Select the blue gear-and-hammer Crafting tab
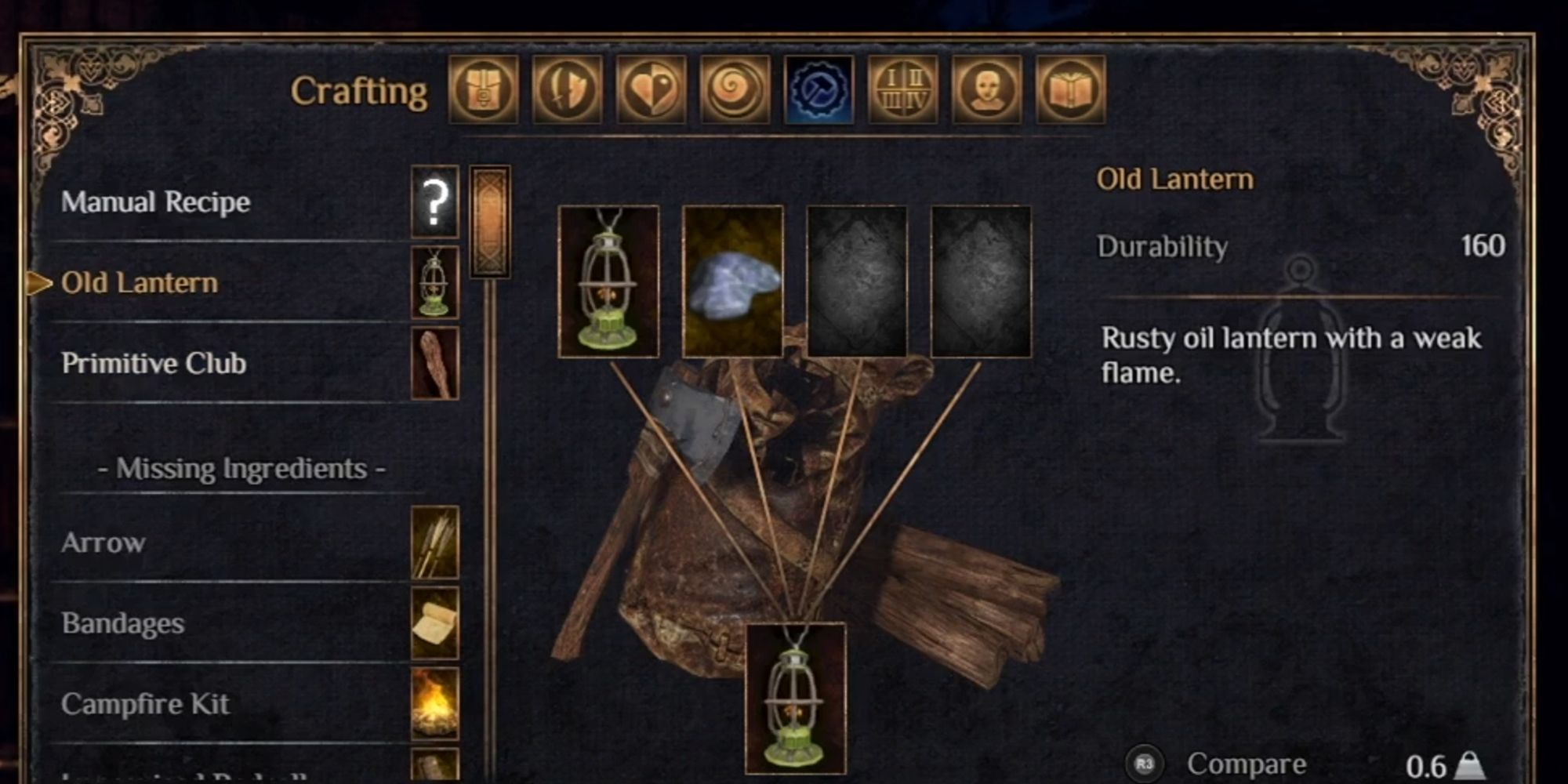Image resolution: width=1568 pixels, height=784 pixels. pyautogui.click(x=818, y=90)
